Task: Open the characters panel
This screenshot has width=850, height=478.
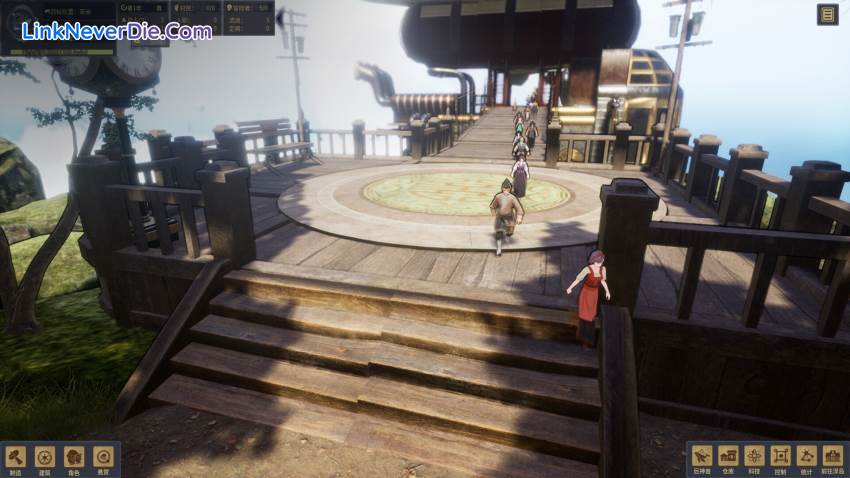Action: tap(73, 458)
